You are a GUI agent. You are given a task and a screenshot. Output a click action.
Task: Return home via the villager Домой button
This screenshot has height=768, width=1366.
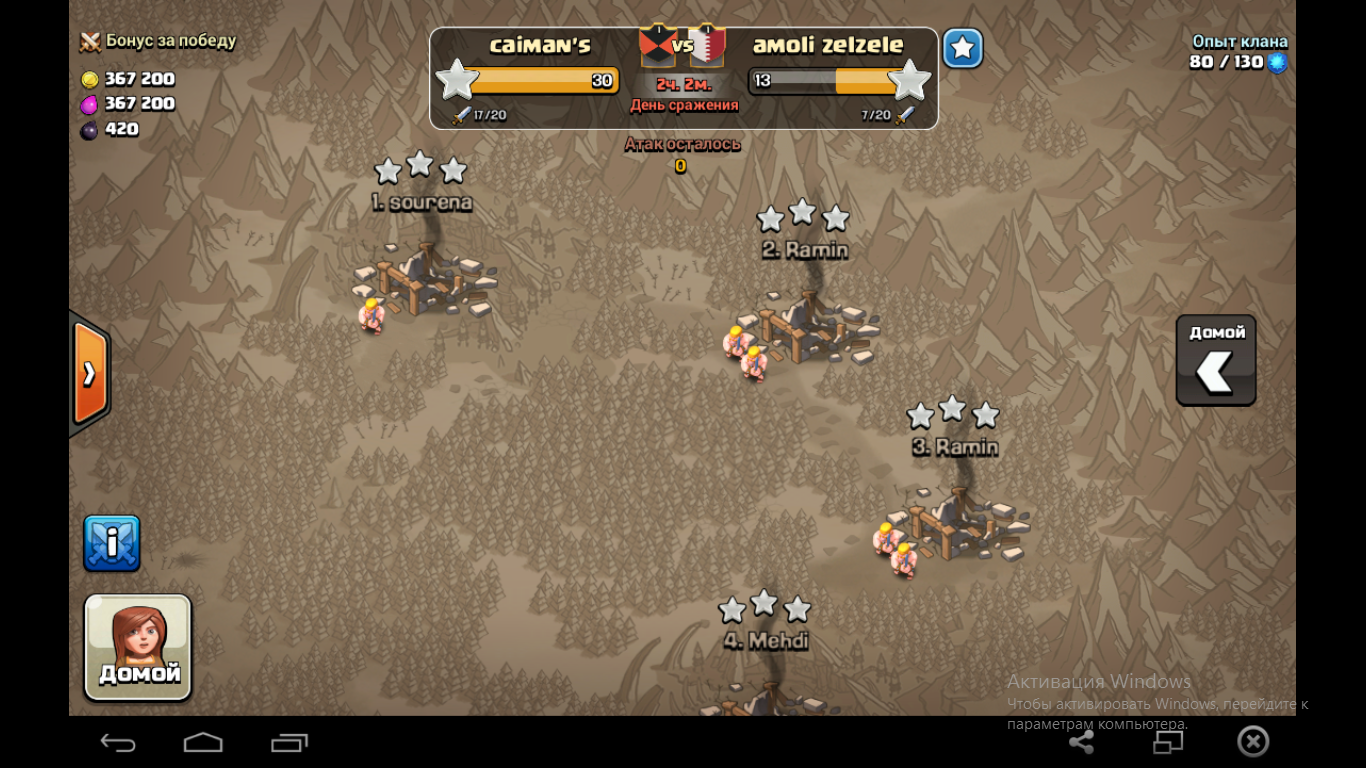coord(138,647)
